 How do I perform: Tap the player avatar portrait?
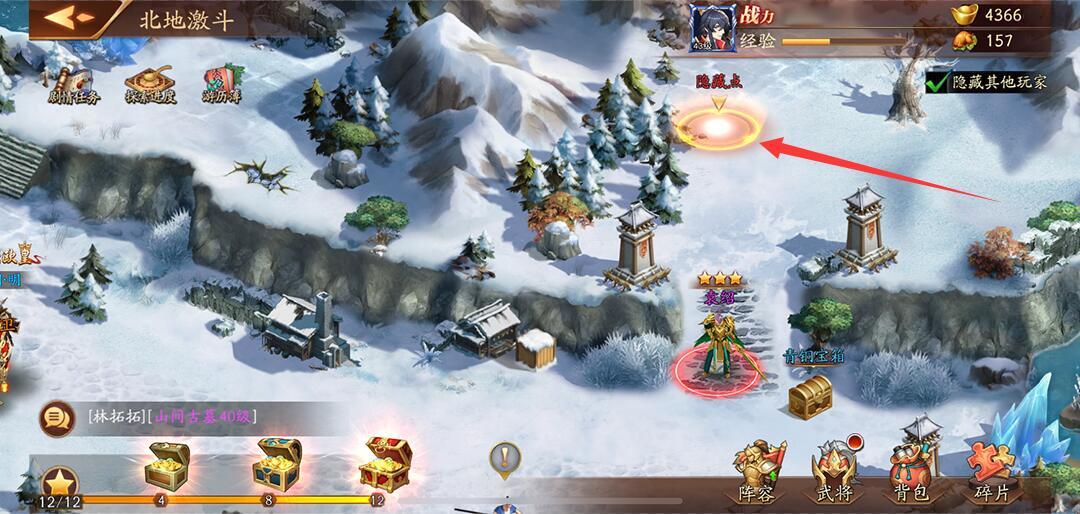coord(712,26)
